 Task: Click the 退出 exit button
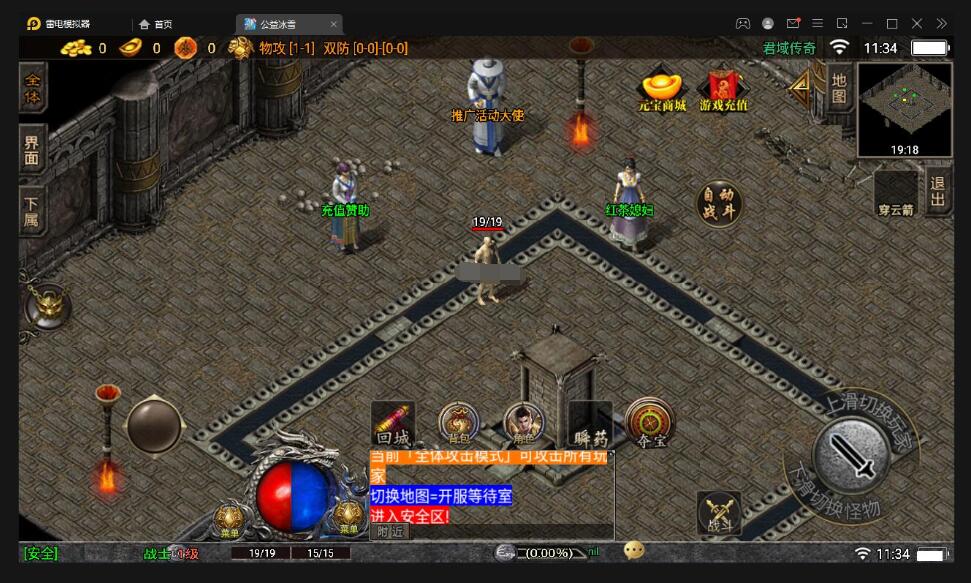(x=938, y=190)
